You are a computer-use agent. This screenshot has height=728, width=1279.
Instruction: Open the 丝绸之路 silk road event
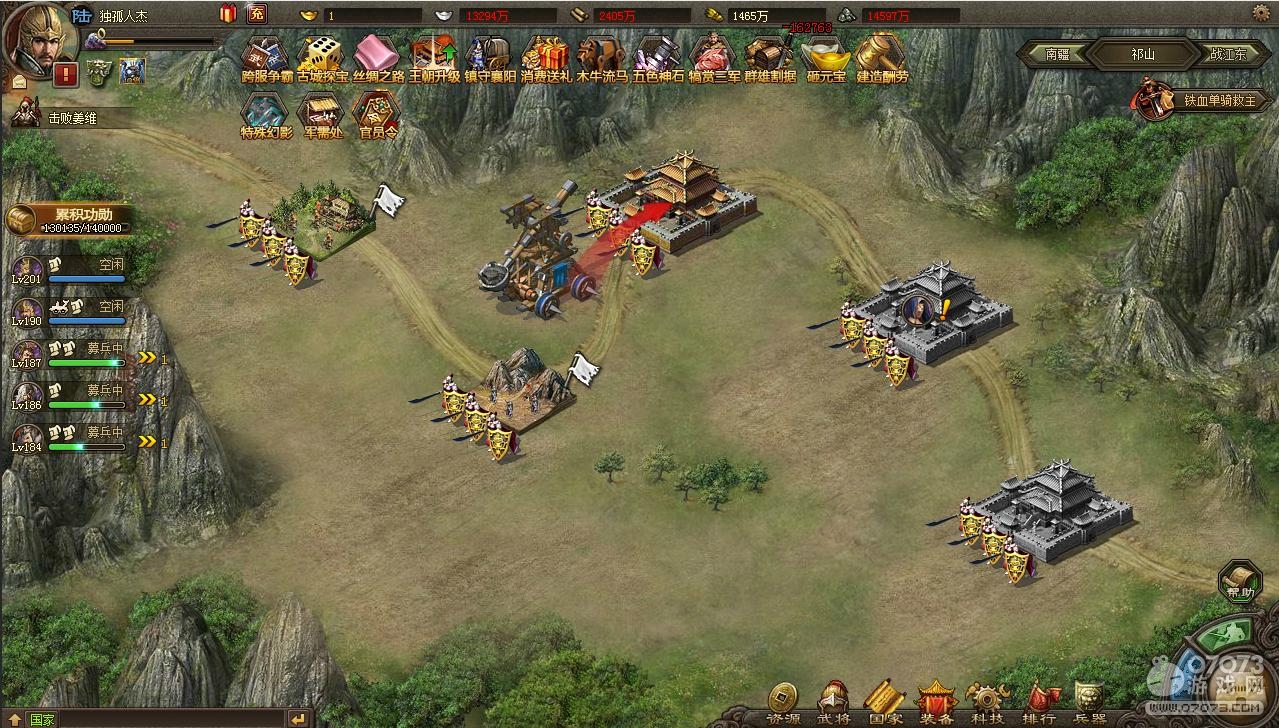378,57
